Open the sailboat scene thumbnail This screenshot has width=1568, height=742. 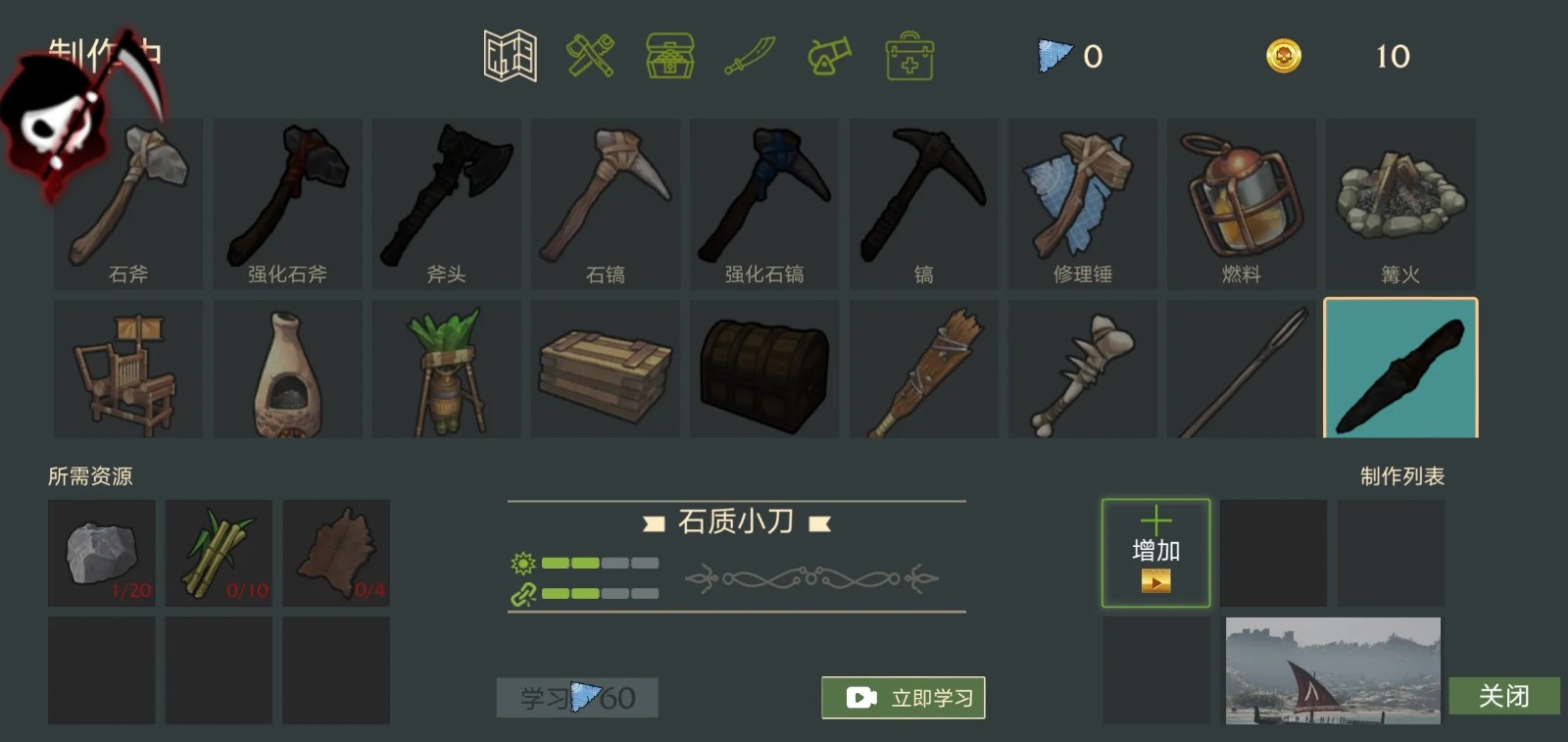click(x=1333, y=670)
